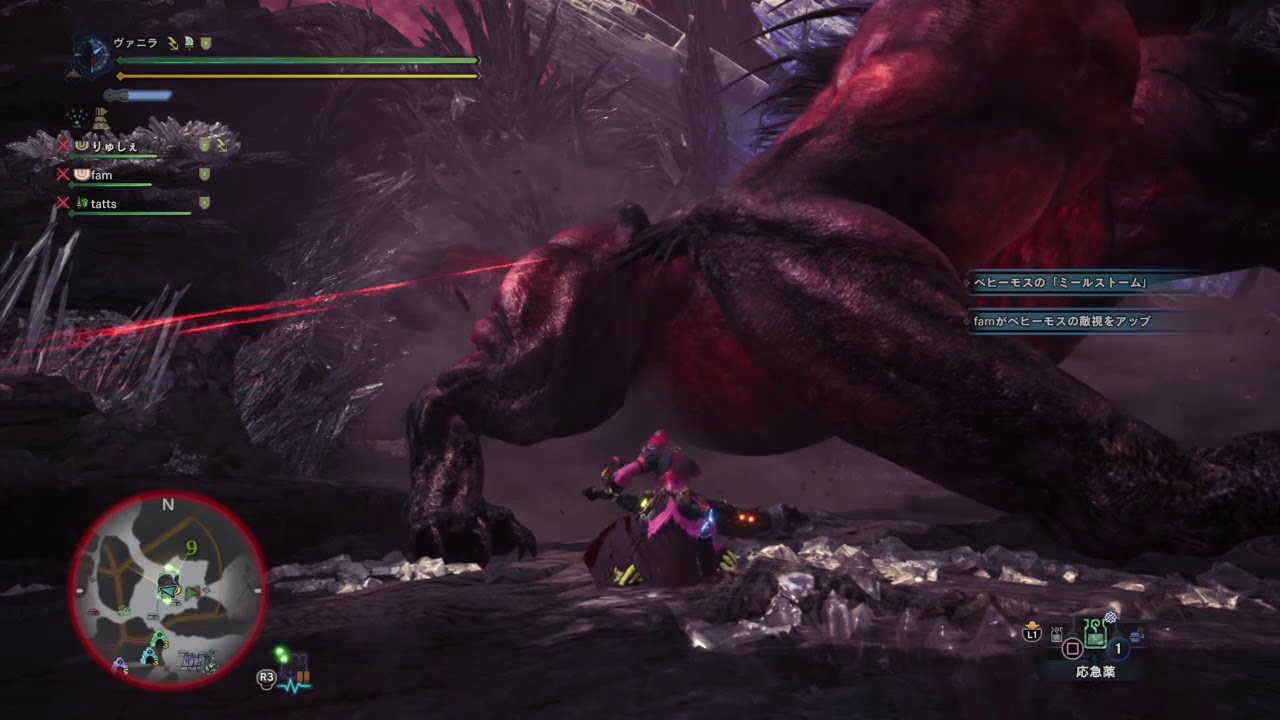
Task: Select teammate name tatts in the party list
Action: point(103,205)
